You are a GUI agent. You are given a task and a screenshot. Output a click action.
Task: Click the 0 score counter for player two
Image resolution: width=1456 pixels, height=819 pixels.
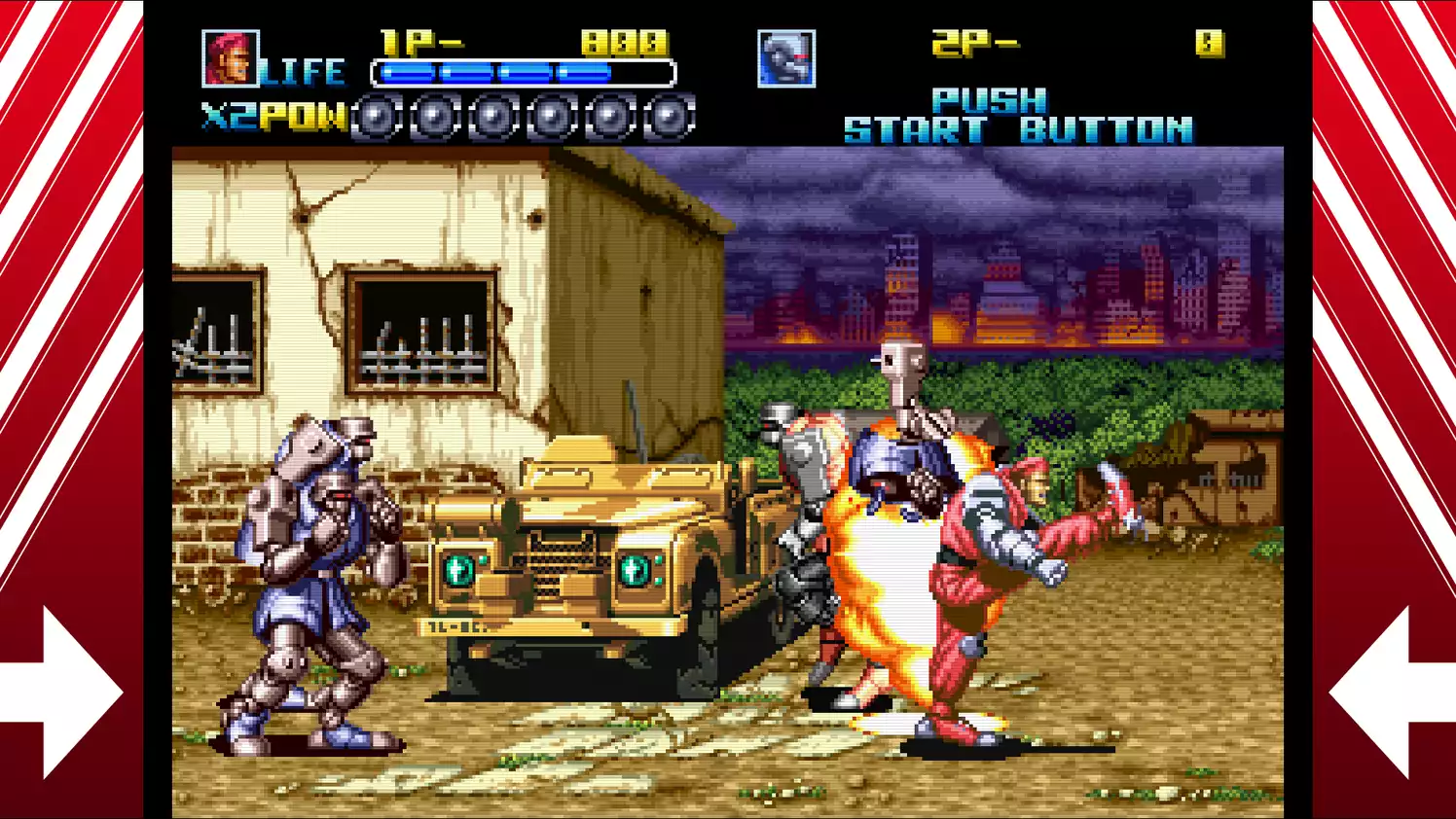1210,42
